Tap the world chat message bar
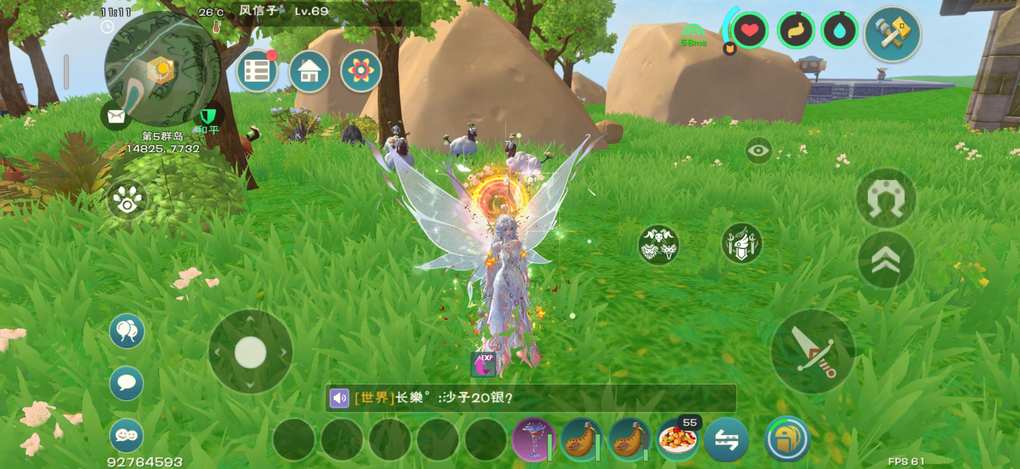The image size is (1020, 469). click(x=530, y=398)
